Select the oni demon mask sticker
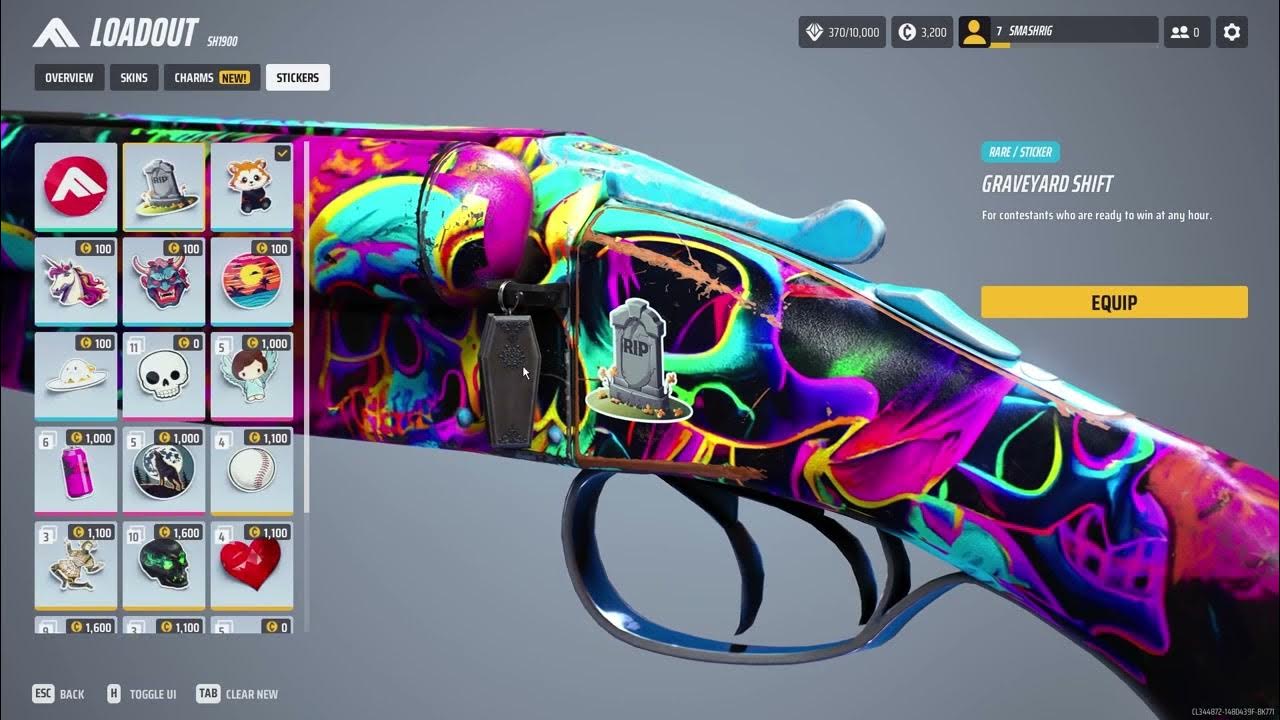This screenshot has width=1280, height=720. (163, 281)
